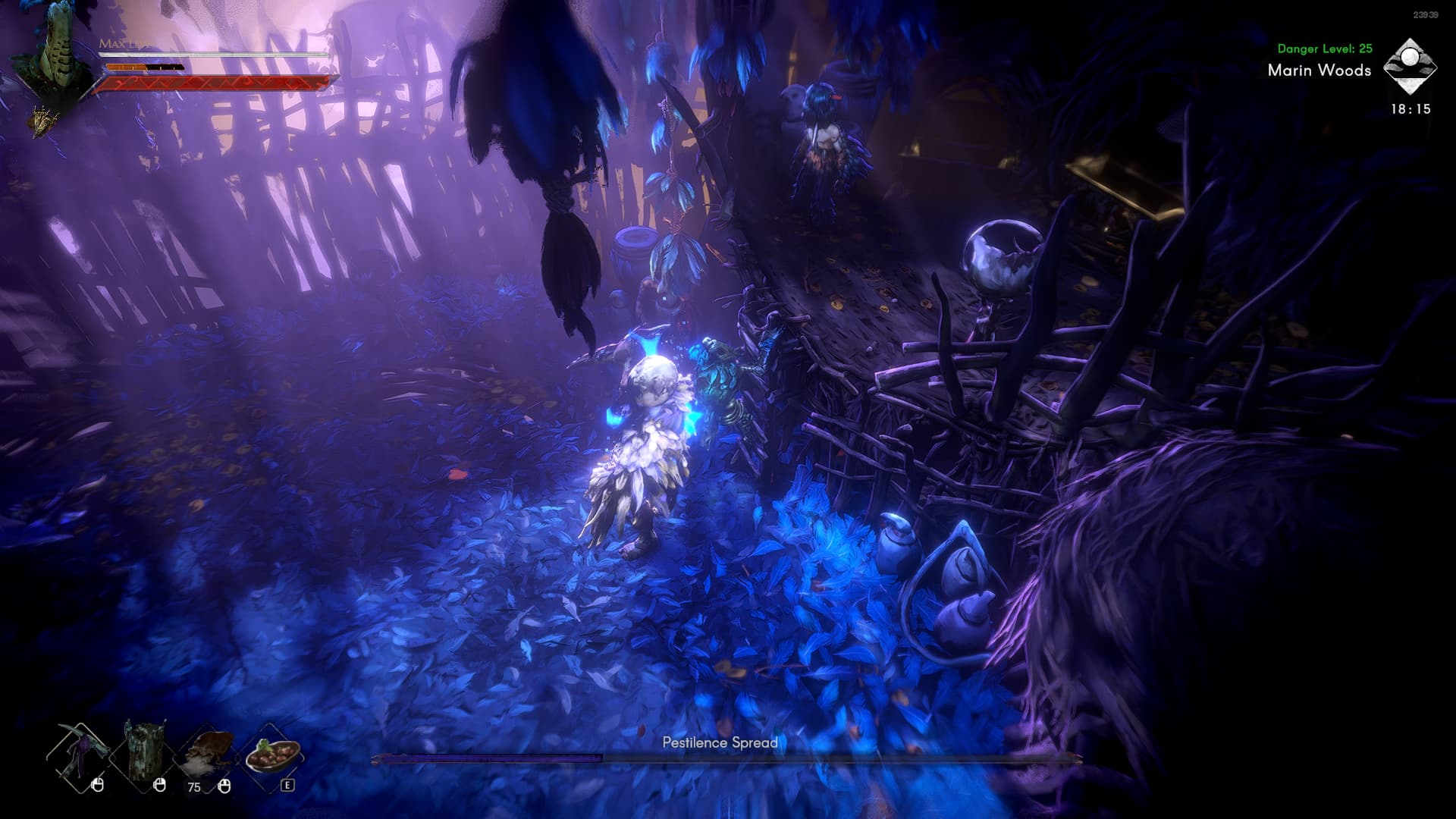The width and height of the screenshot is (1456, 819).
Task: Select the bowl of food slot
Action: (271, 753)
